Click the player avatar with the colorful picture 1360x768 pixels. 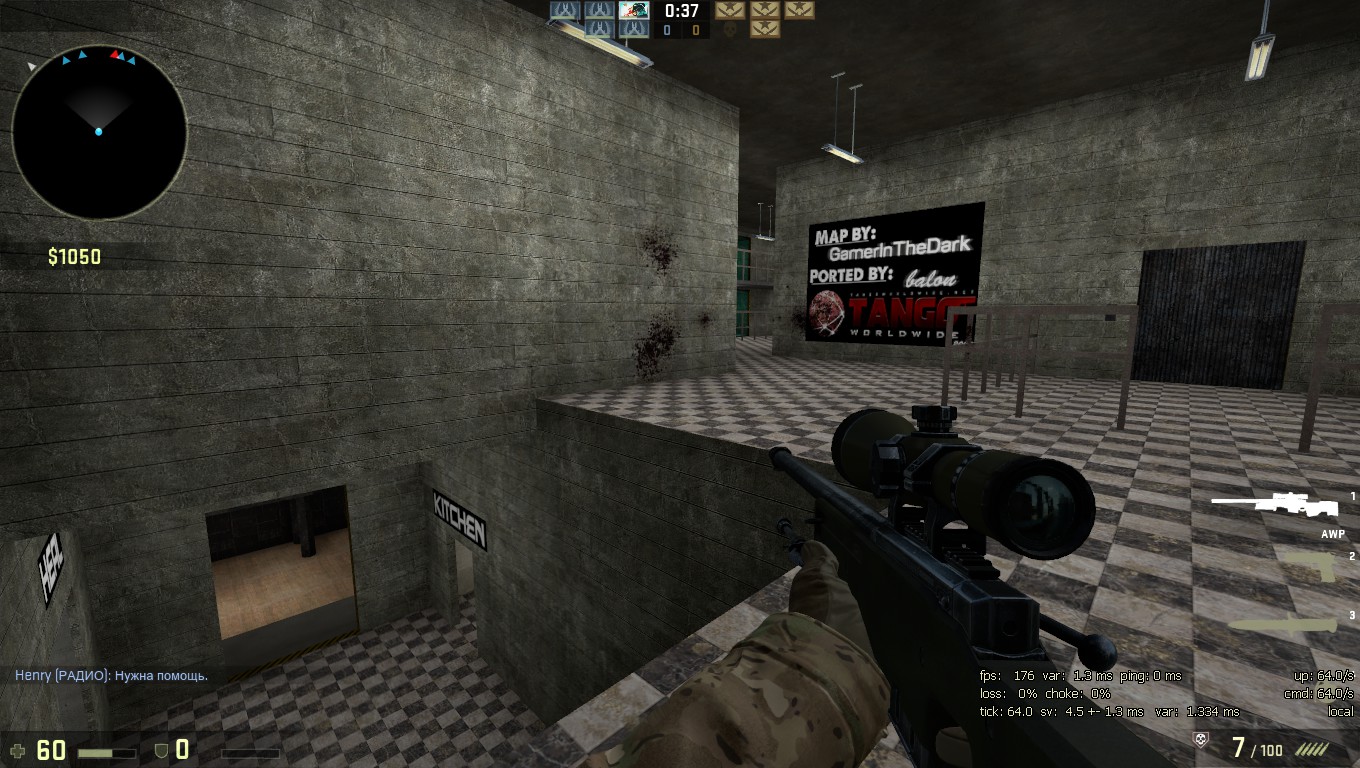click(x=634, y=11)
